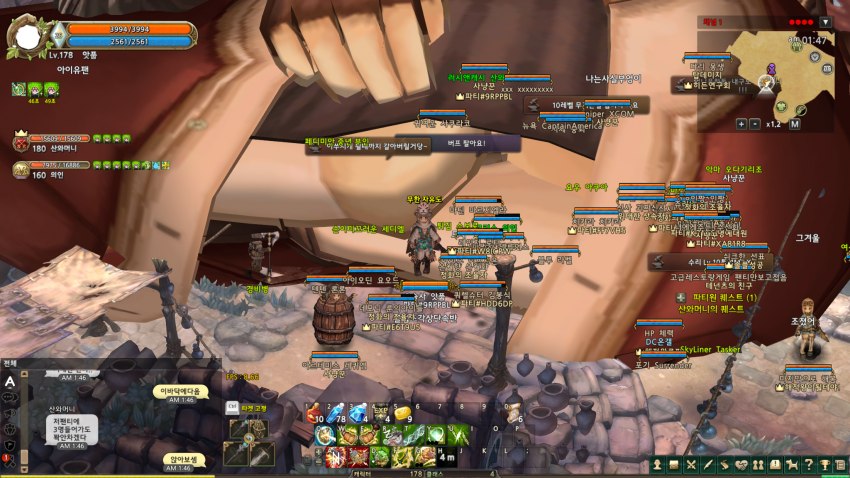Use the gold bar item in slot 5
The width and height of the screenshot is (850, 478).
pos(403,414)
